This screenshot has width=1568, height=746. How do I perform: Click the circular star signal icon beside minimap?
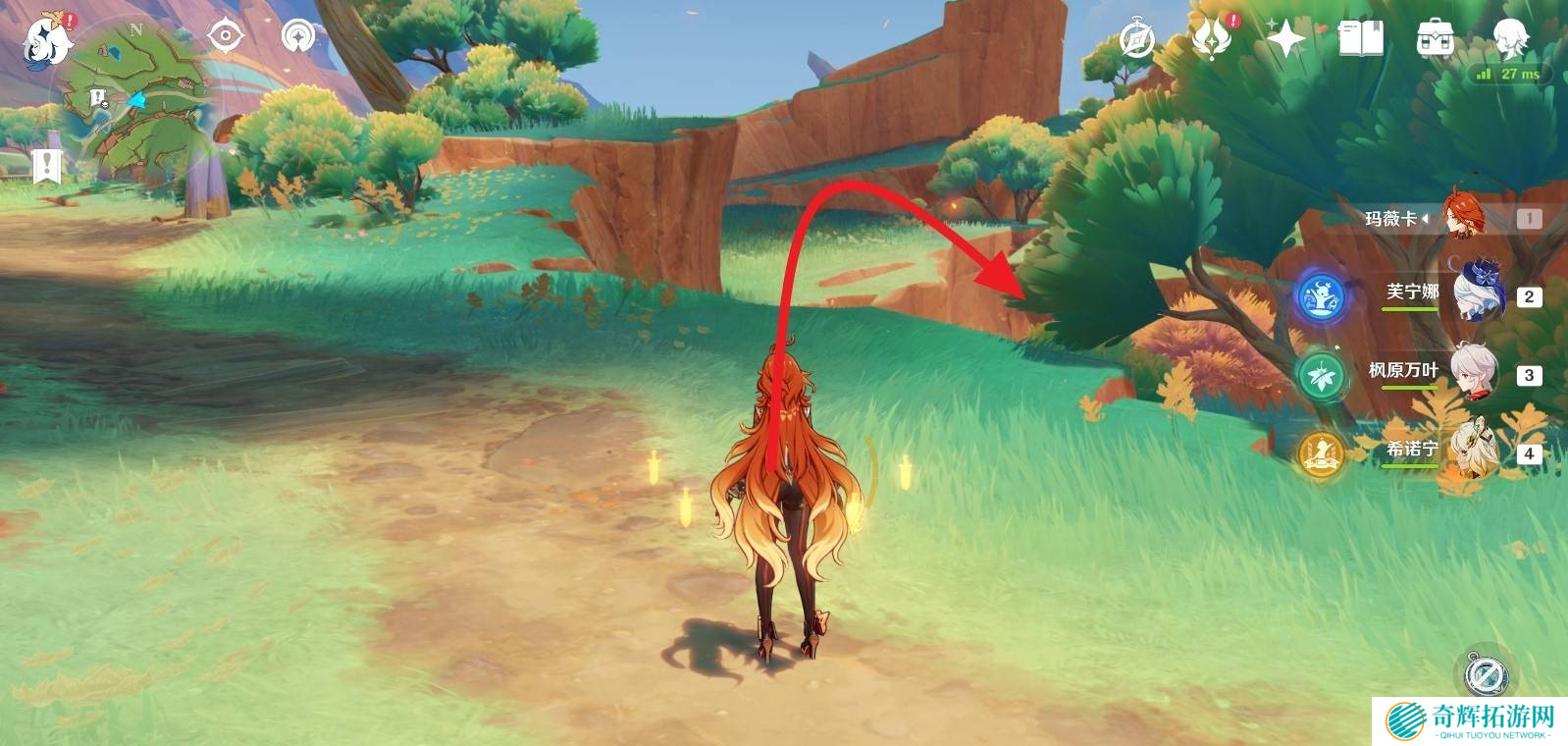(x=298, y=37)
